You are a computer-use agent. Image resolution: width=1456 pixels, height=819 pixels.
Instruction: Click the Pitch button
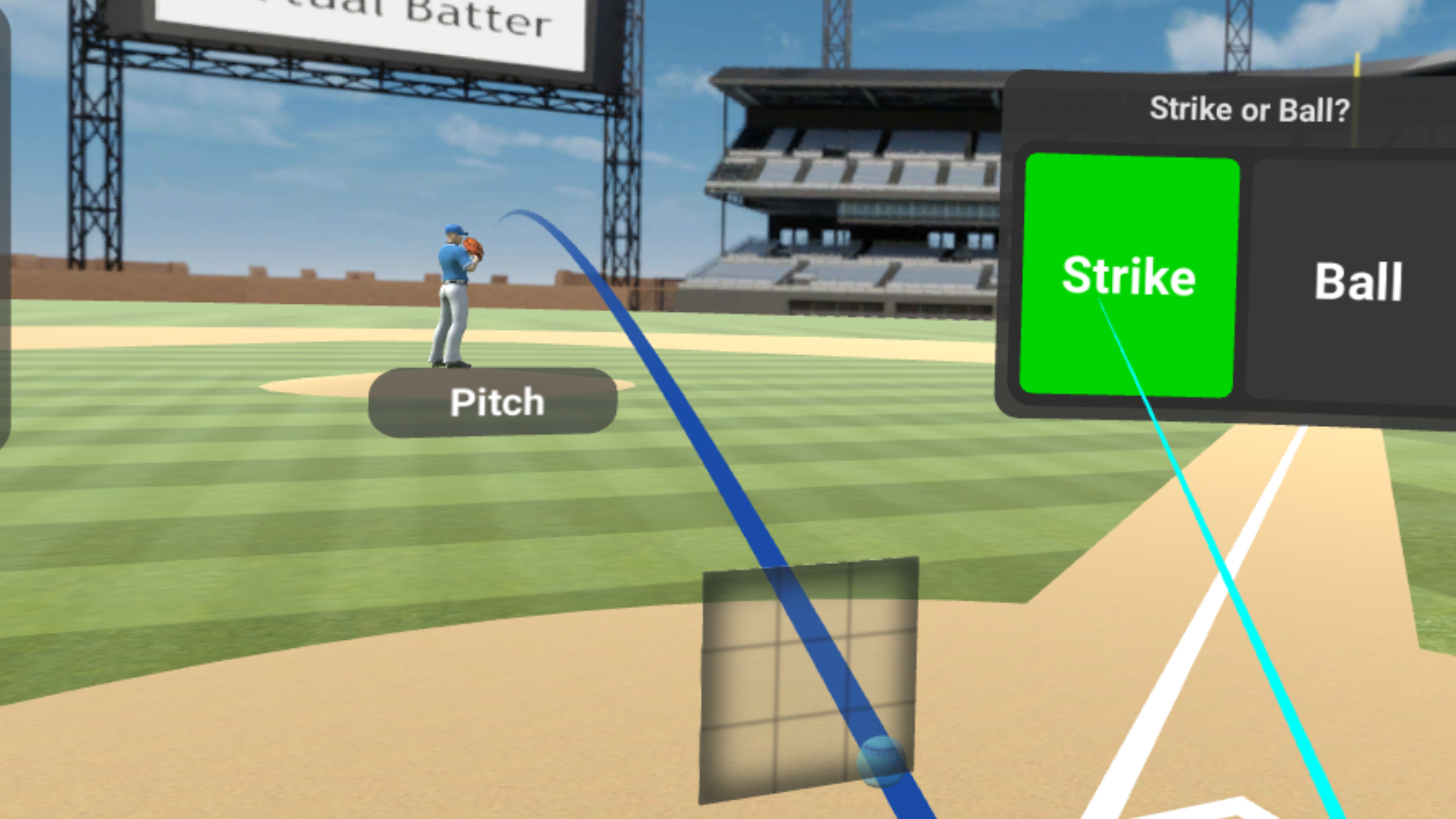click(x=494, y=403)
